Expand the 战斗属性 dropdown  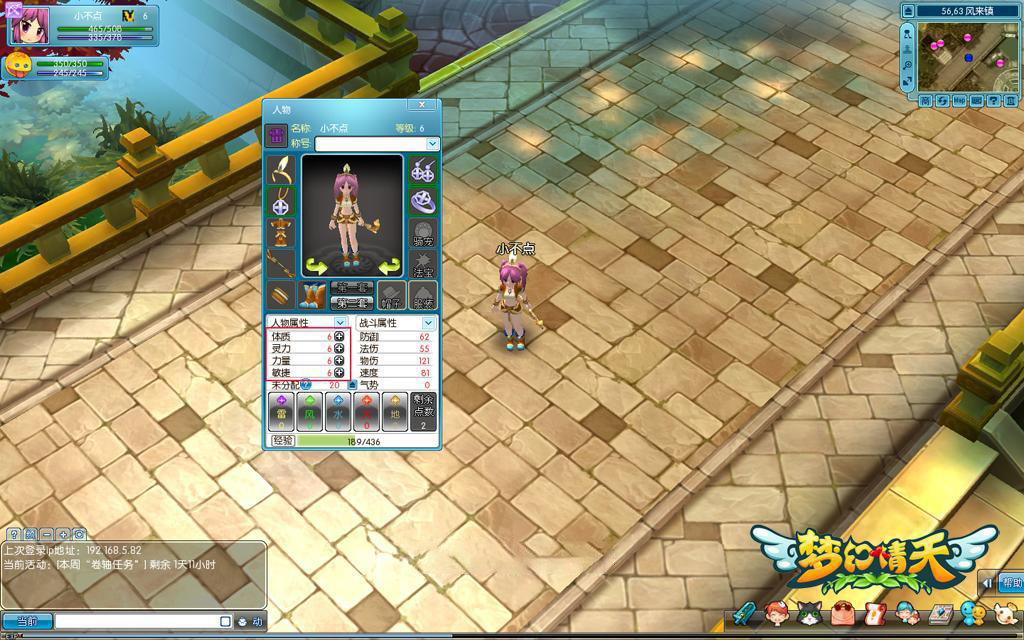(x=428, y=323)
